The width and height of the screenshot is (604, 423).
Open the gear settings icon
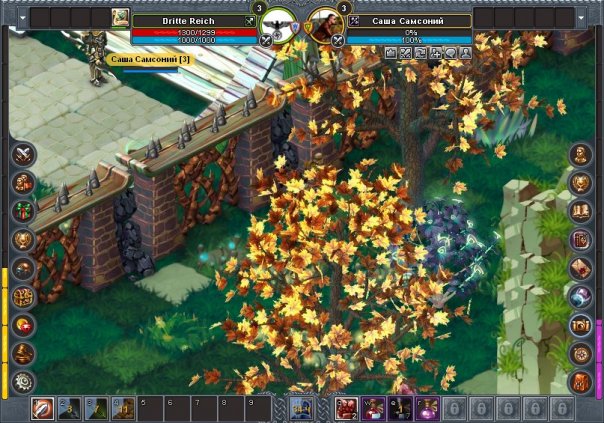pos(23,381)
